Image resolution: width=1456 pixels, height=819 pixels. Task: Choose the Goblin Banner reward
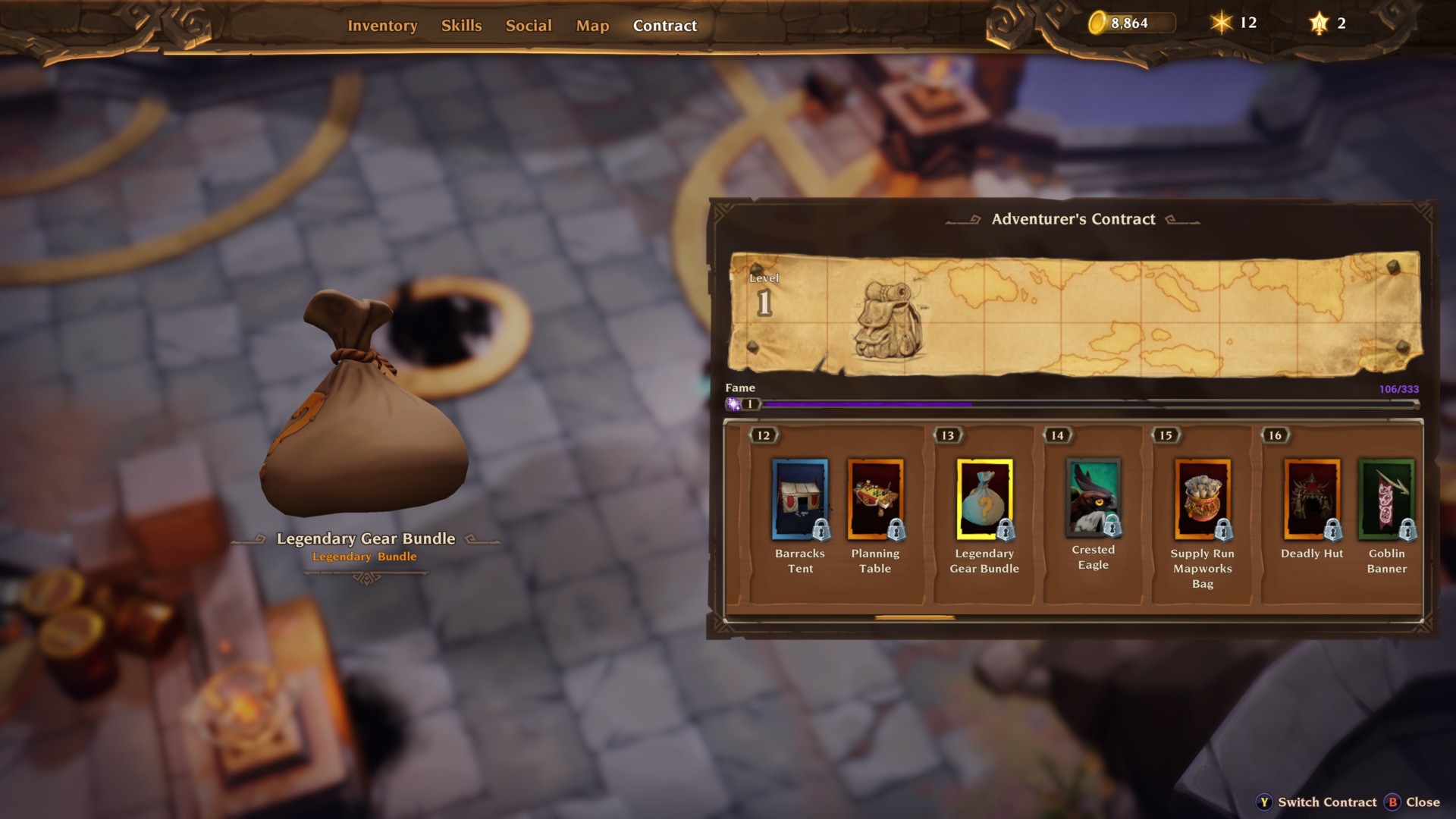(1386, 499)
